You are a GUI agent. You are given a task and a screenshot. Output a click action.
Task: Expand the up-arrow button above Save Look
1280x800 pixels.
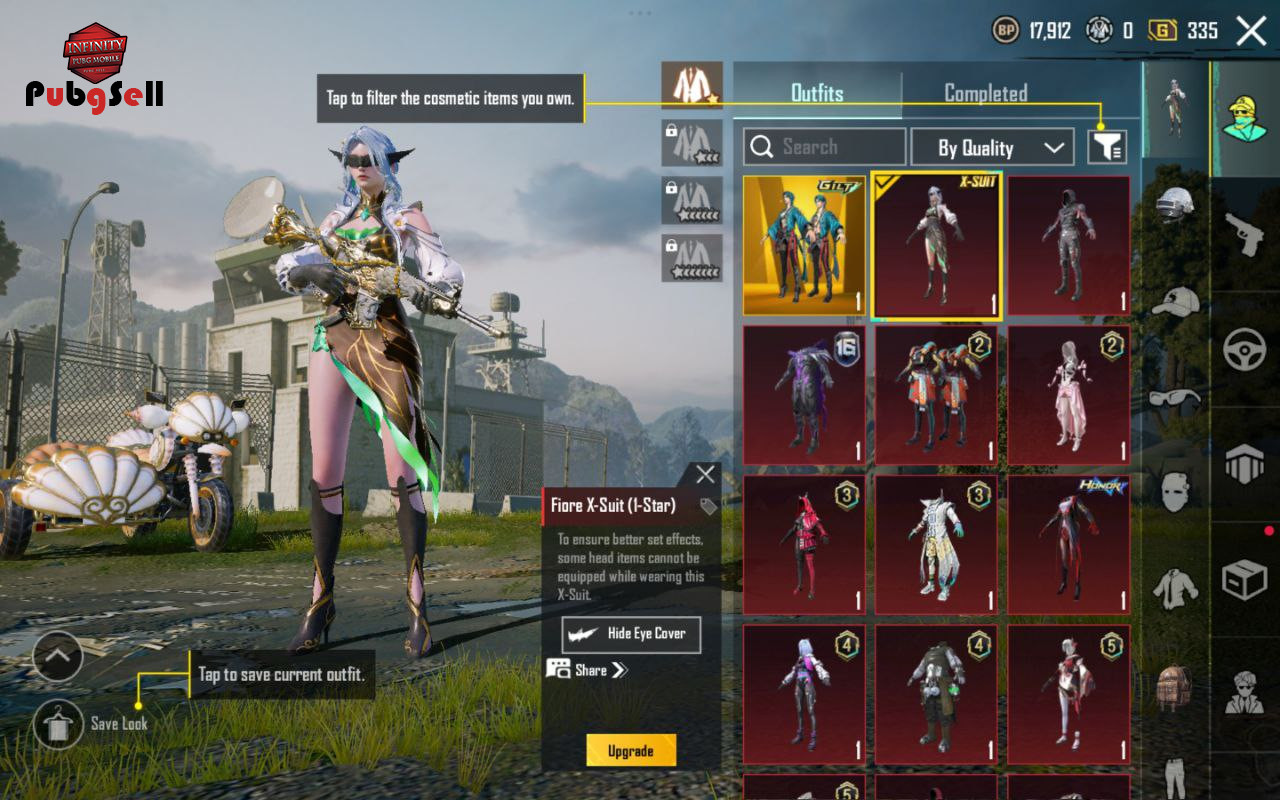58,657
